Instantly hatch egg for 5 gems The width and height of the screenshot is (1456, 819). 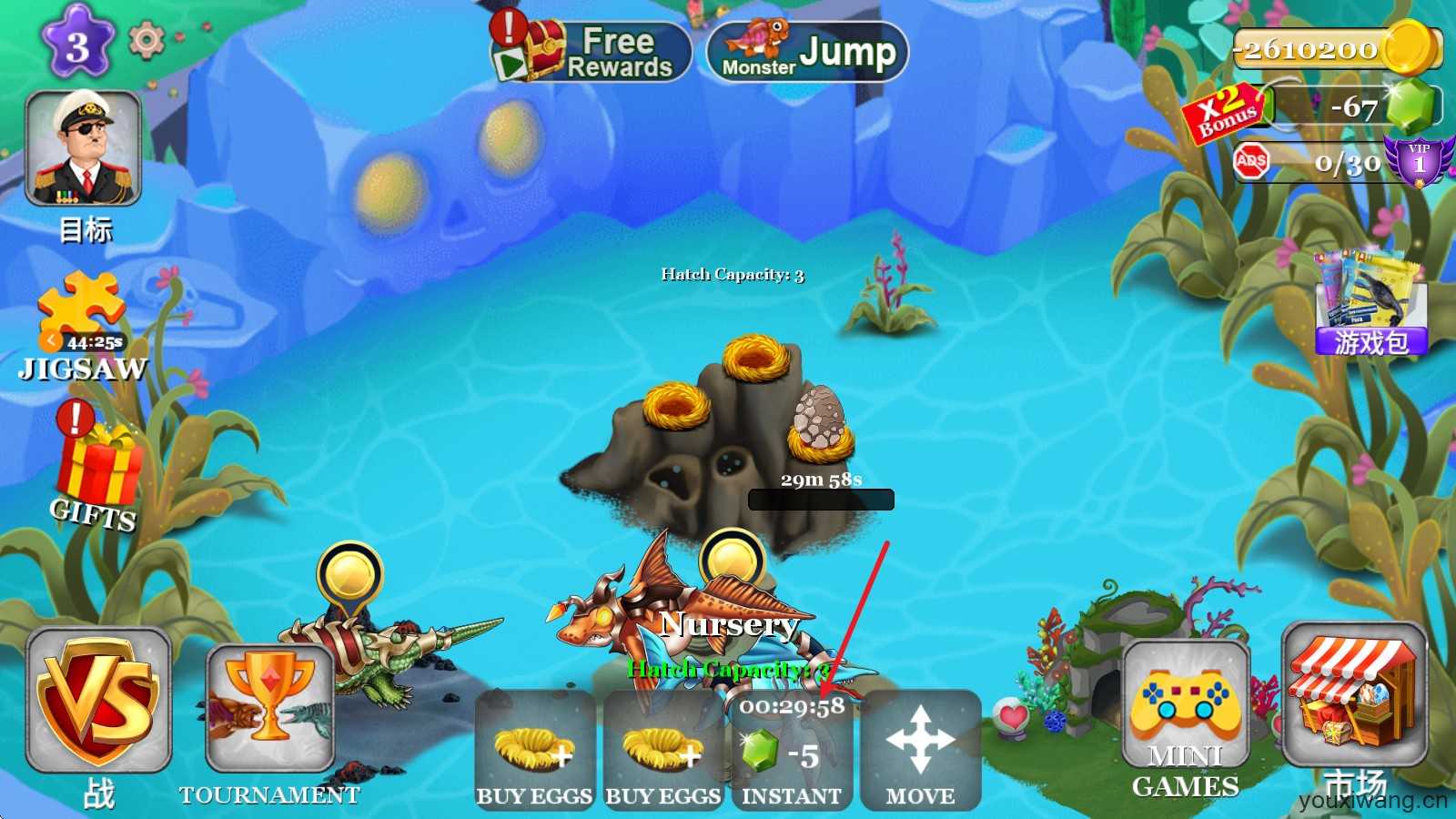792,751
